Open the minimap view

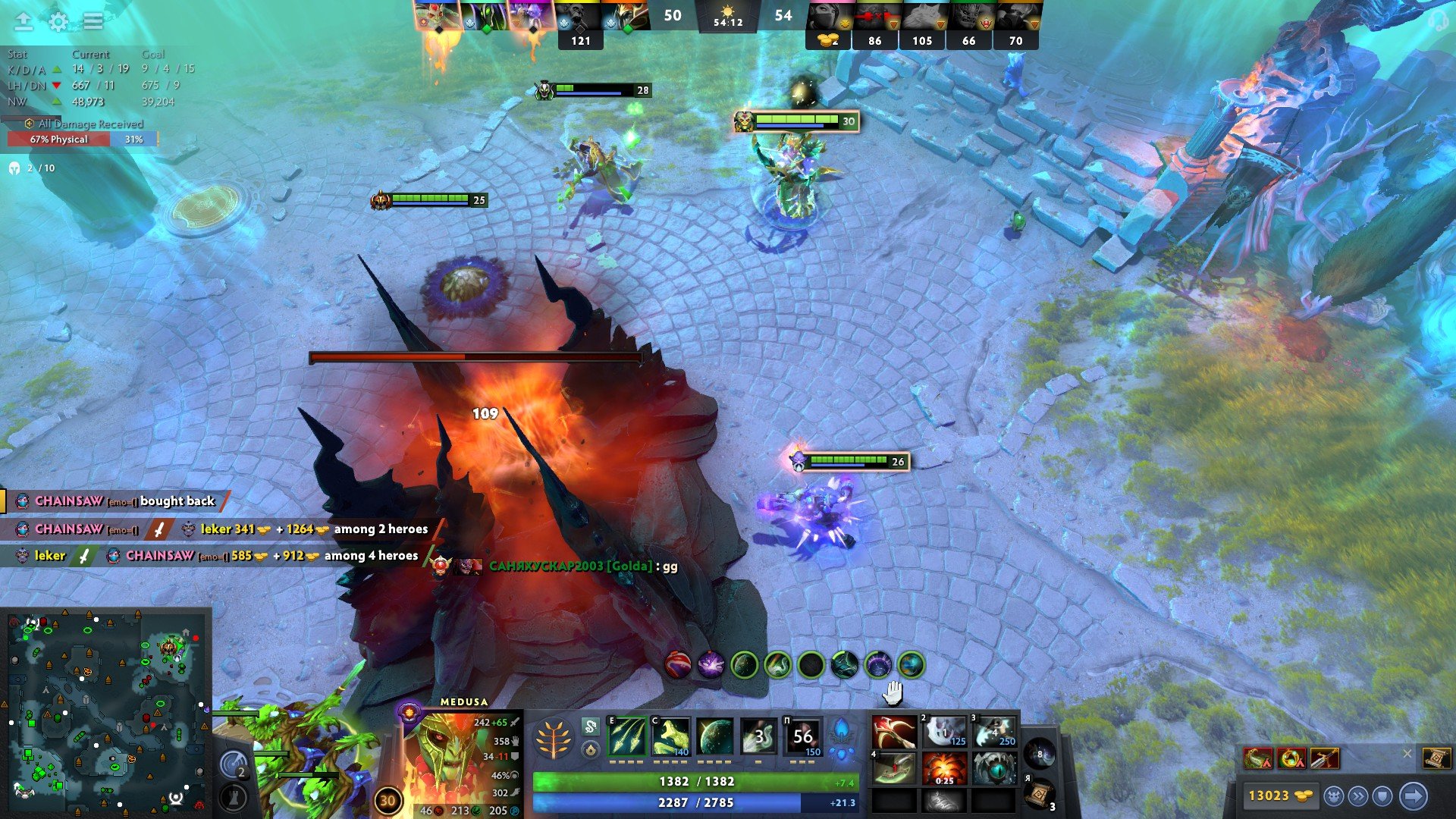click(x=106, y=711)
